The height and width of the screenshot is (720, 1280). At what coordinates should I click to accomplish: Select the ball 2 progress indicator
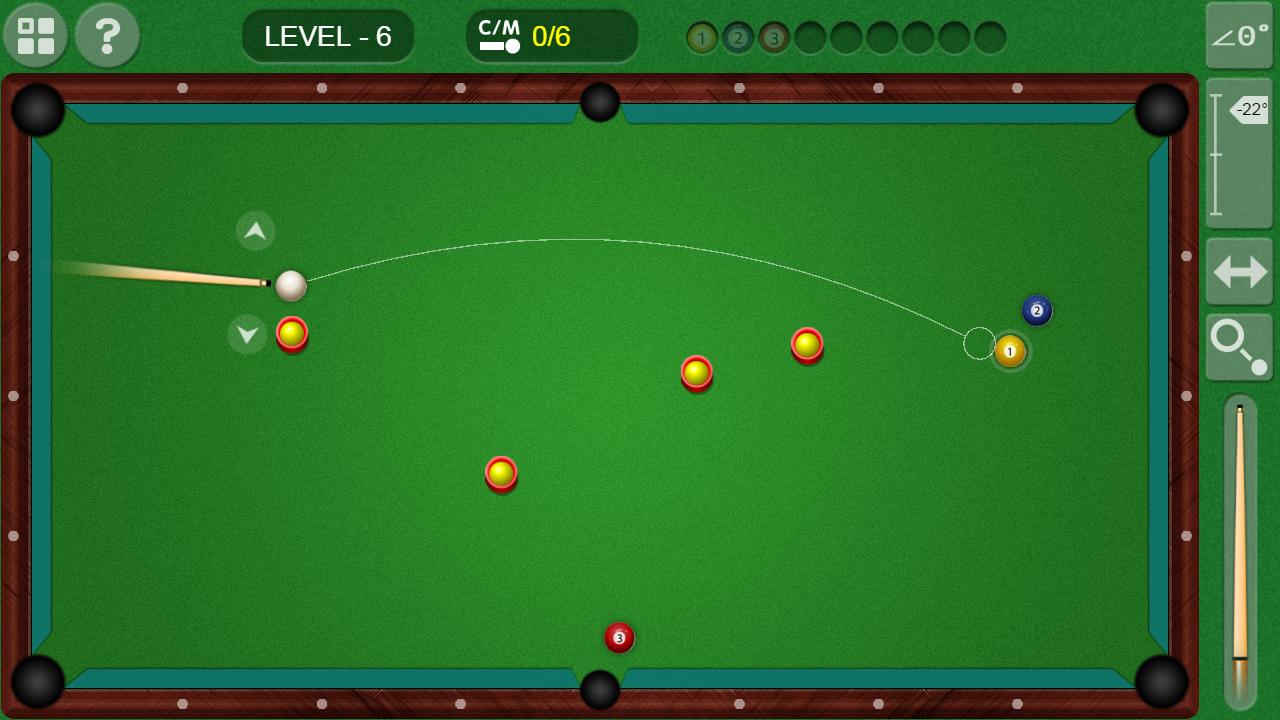(x=739, y=38)
